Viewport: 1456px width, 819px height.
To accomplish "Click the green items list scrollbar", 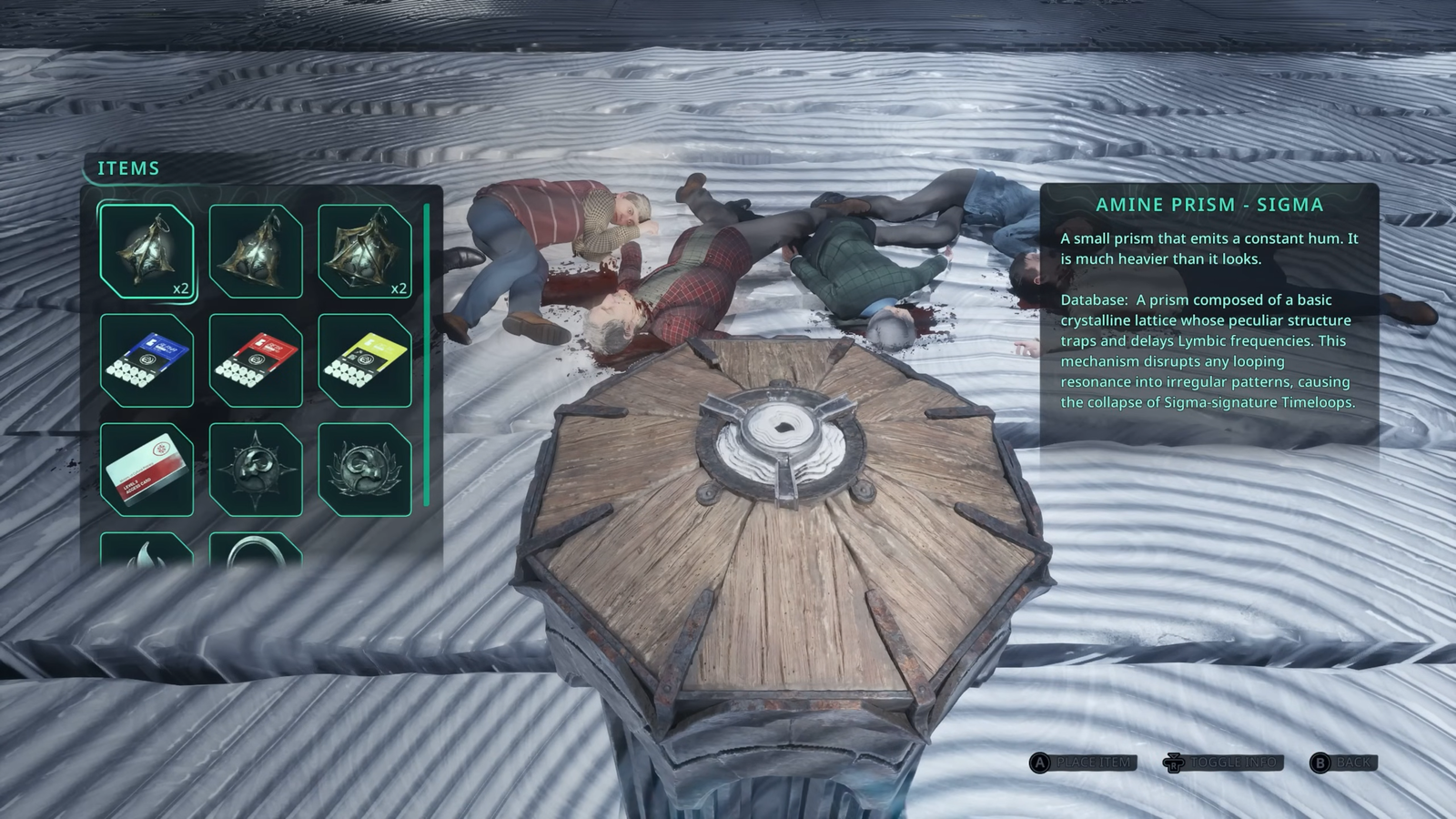I will pyautogui.click(x=426, y=355).
